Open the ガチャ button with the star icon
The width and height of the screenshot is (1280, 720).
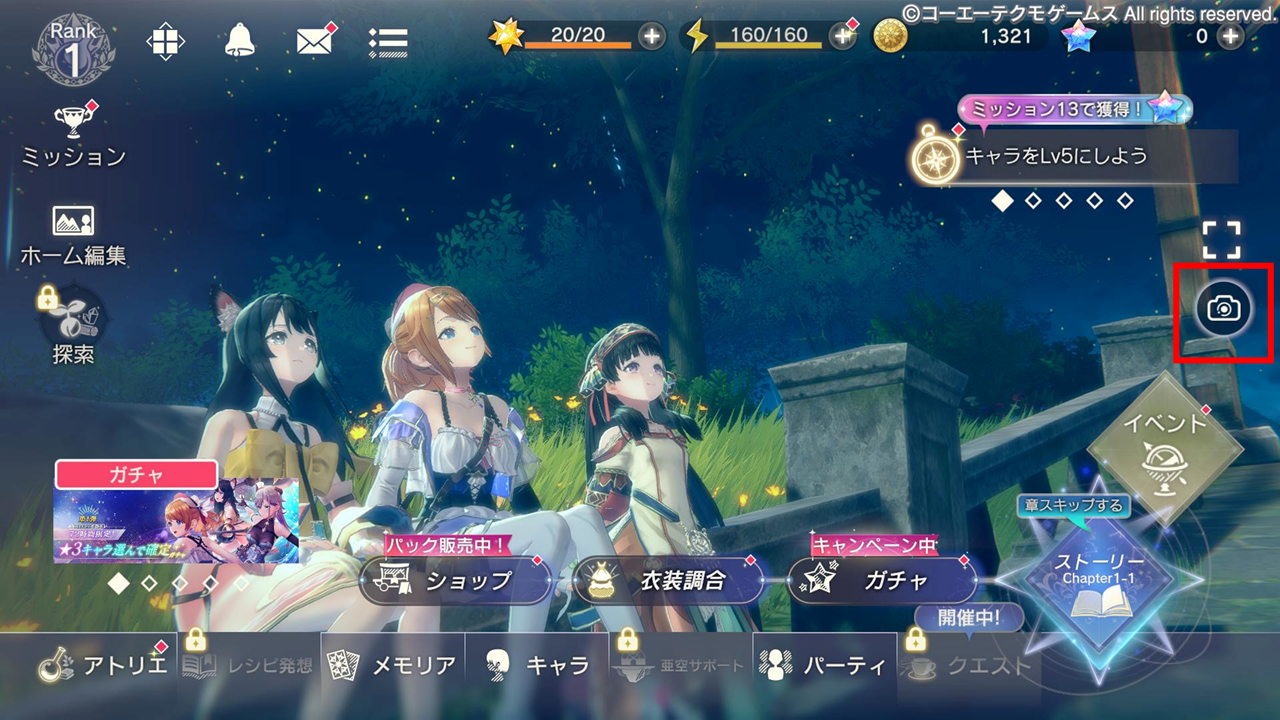(x=883, y=580)
